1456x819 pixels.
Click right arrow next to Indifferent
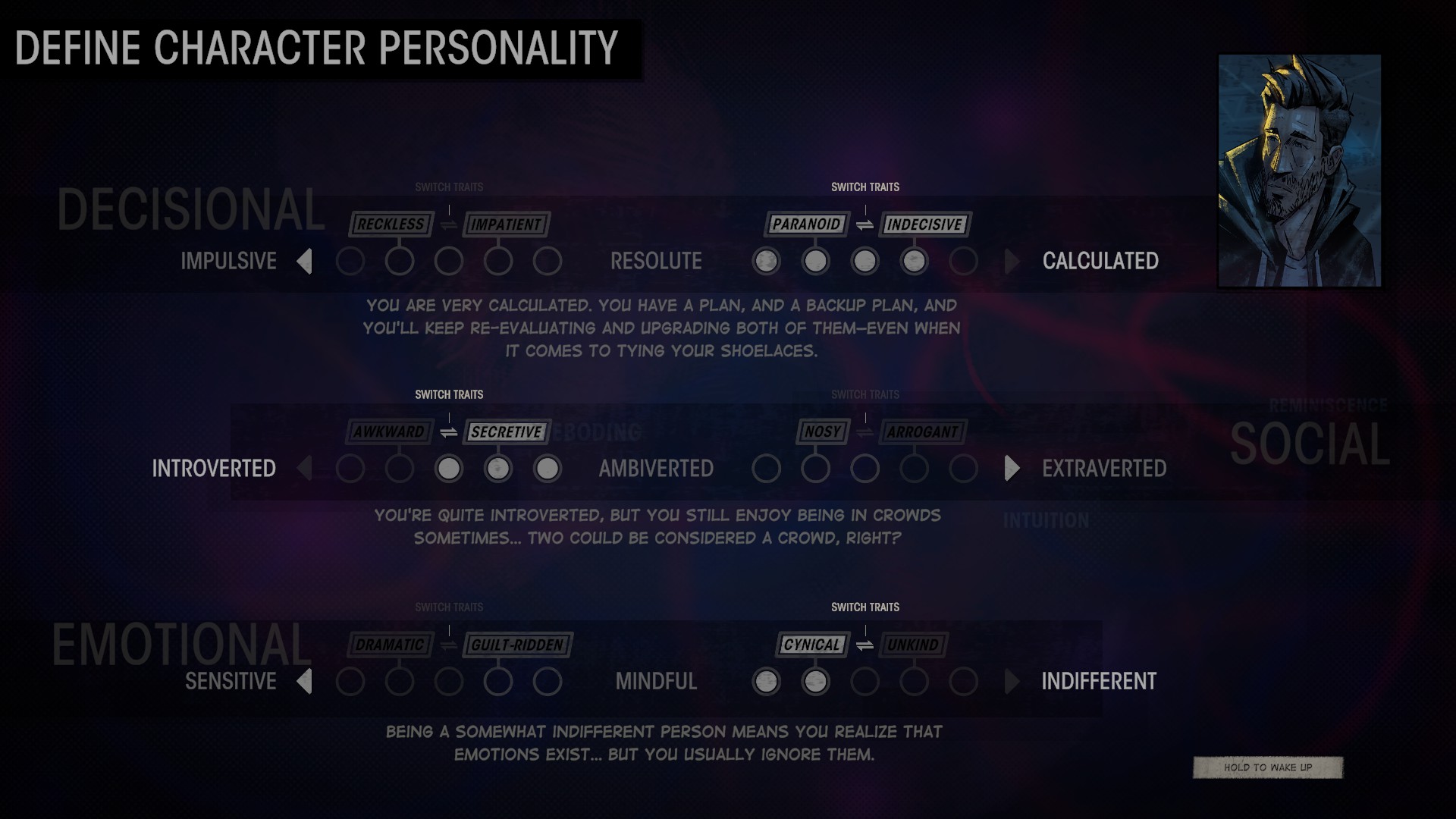click(1012, 682)
